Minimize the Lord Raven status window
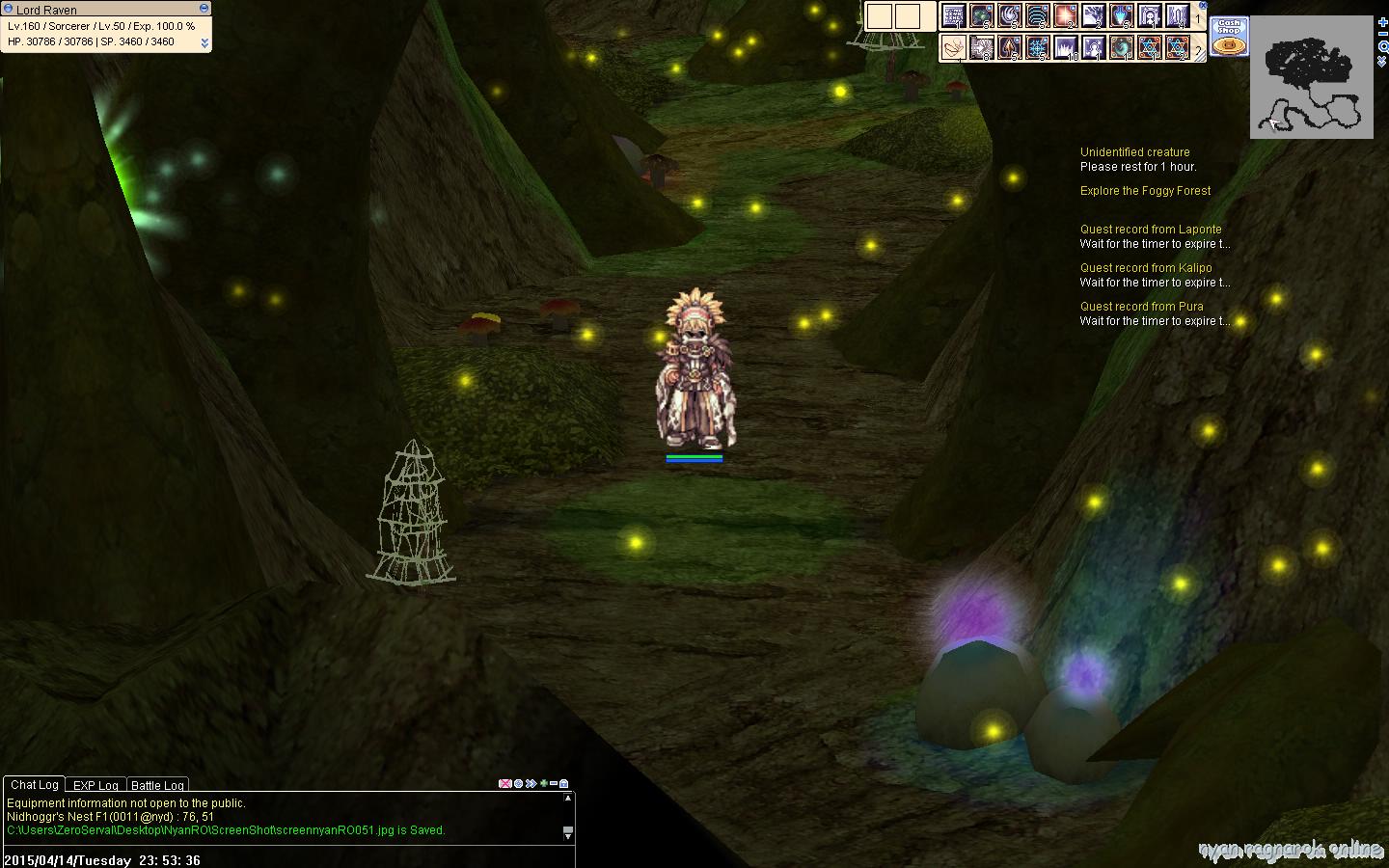This screenshot has width=1389, height=868. click(x=204, y=9)
